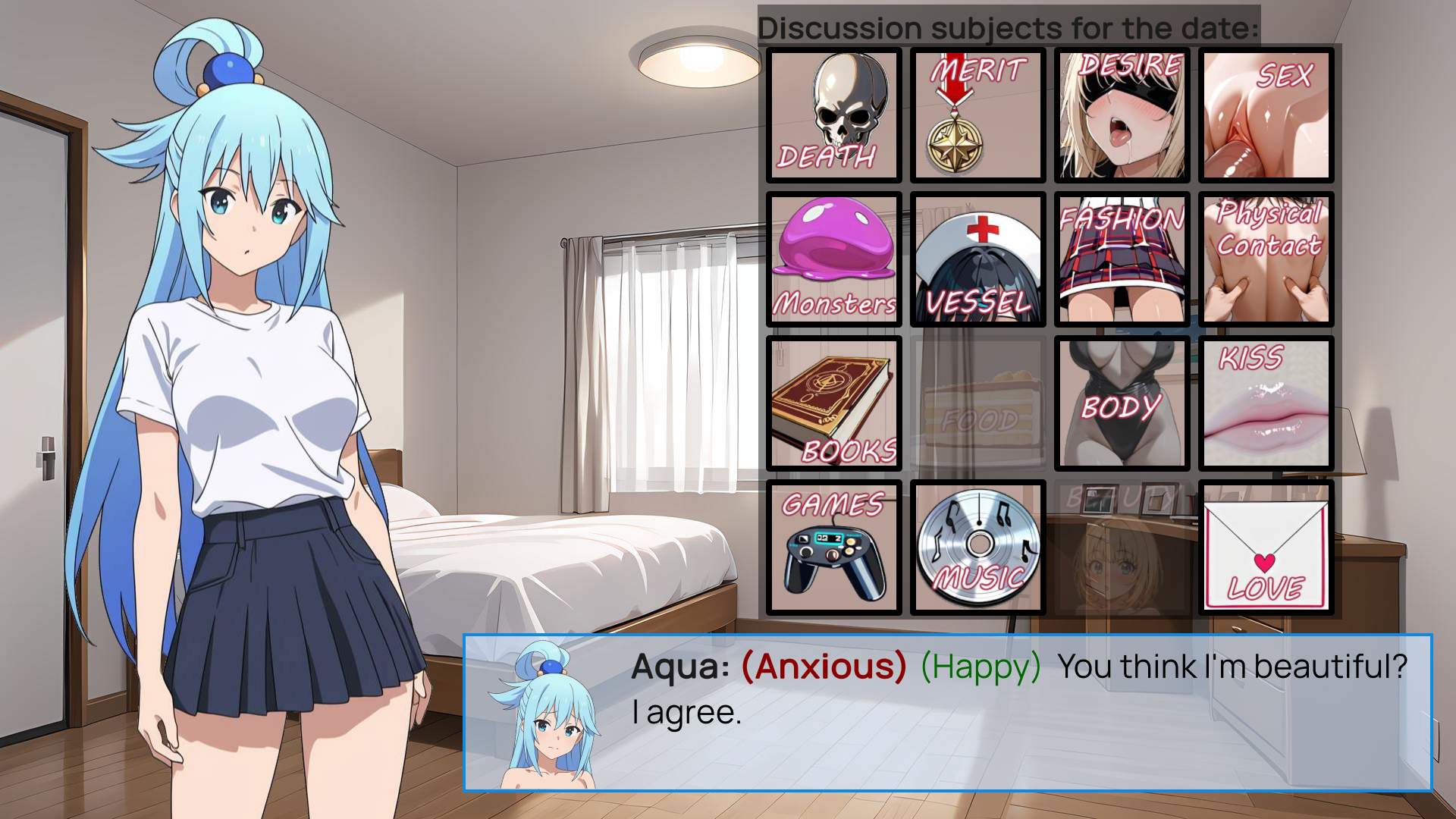Choose the FASHION skirt subject
The image size is (1456, 819).
click(1122, 259)
